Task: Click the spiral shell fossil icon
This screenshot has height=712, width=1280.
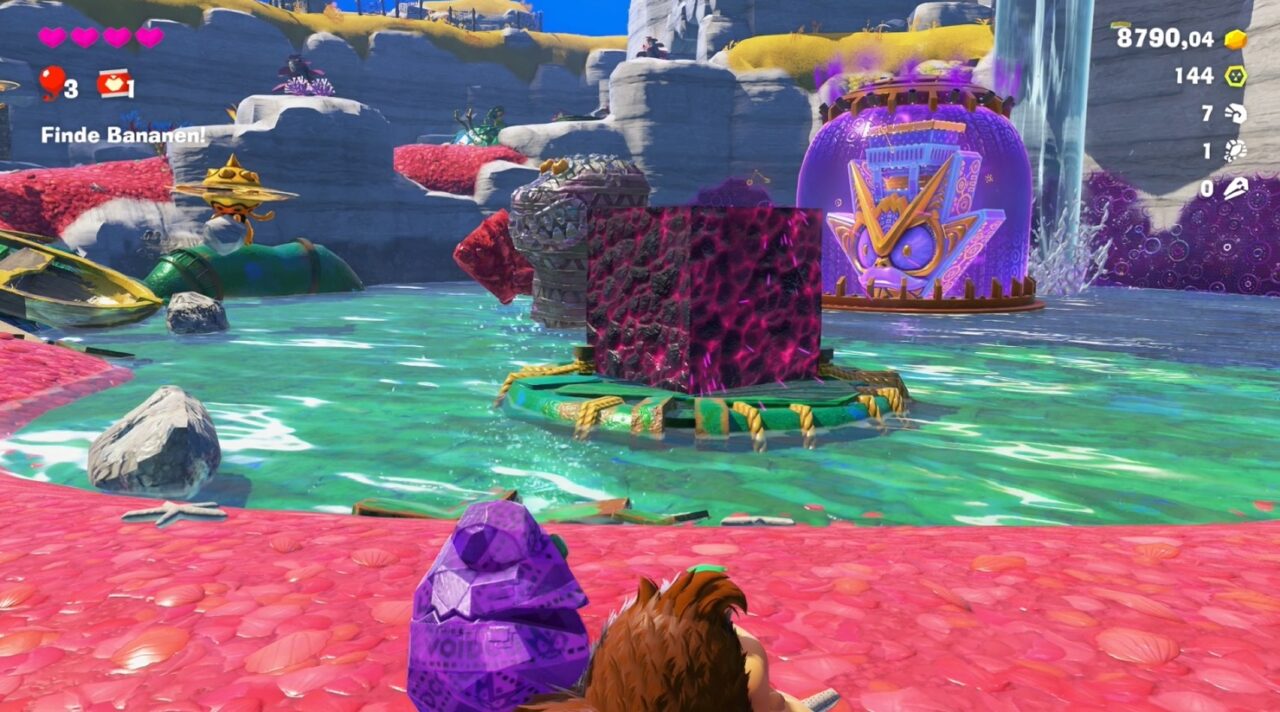Action: pos(1236,113)
